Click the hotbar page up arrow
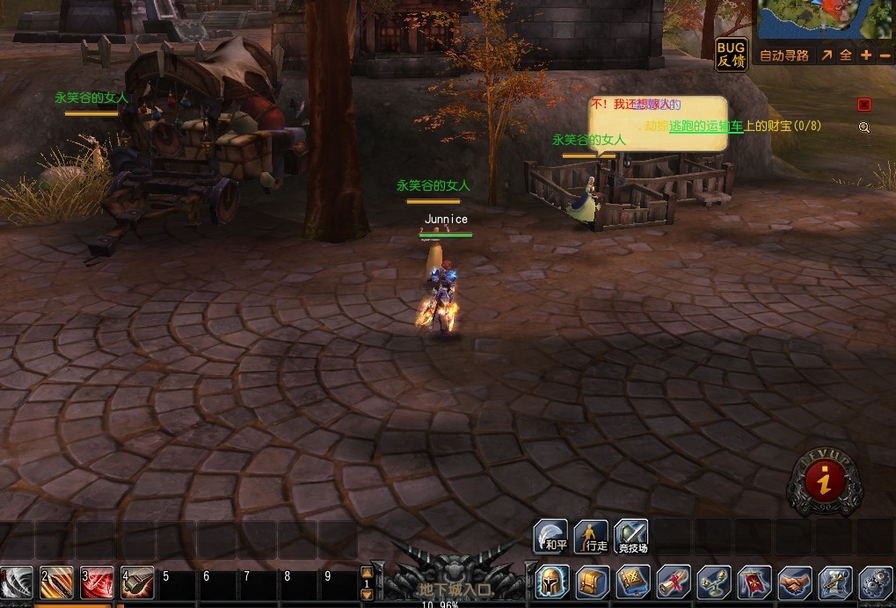896x608 pixels. click(x=367, y=572)
